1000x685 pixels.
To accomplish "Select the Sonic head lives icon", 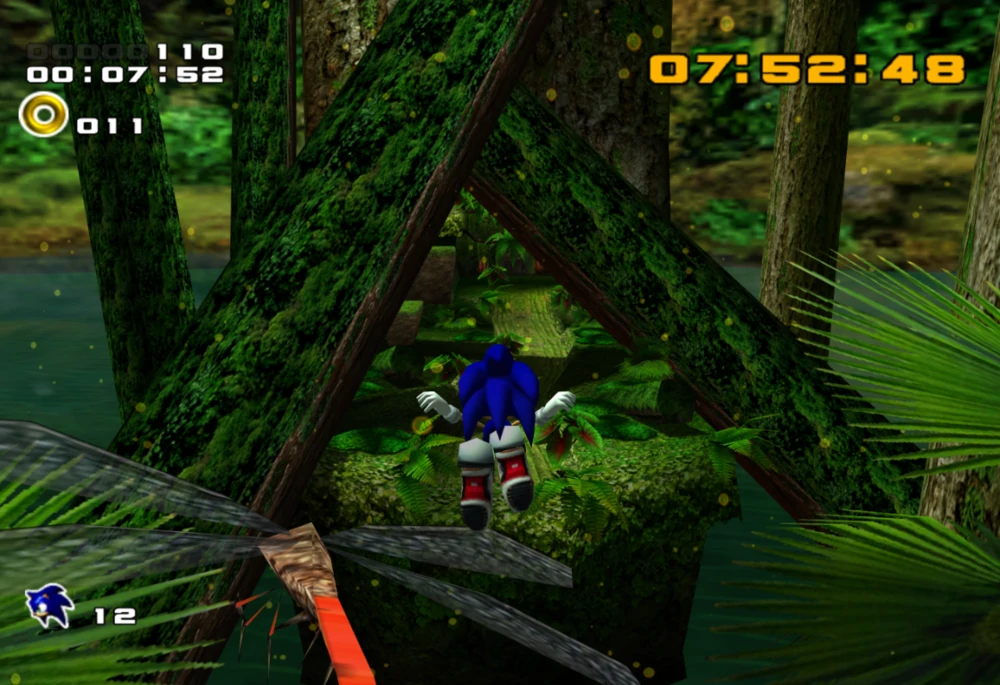I will coord(49,606).
